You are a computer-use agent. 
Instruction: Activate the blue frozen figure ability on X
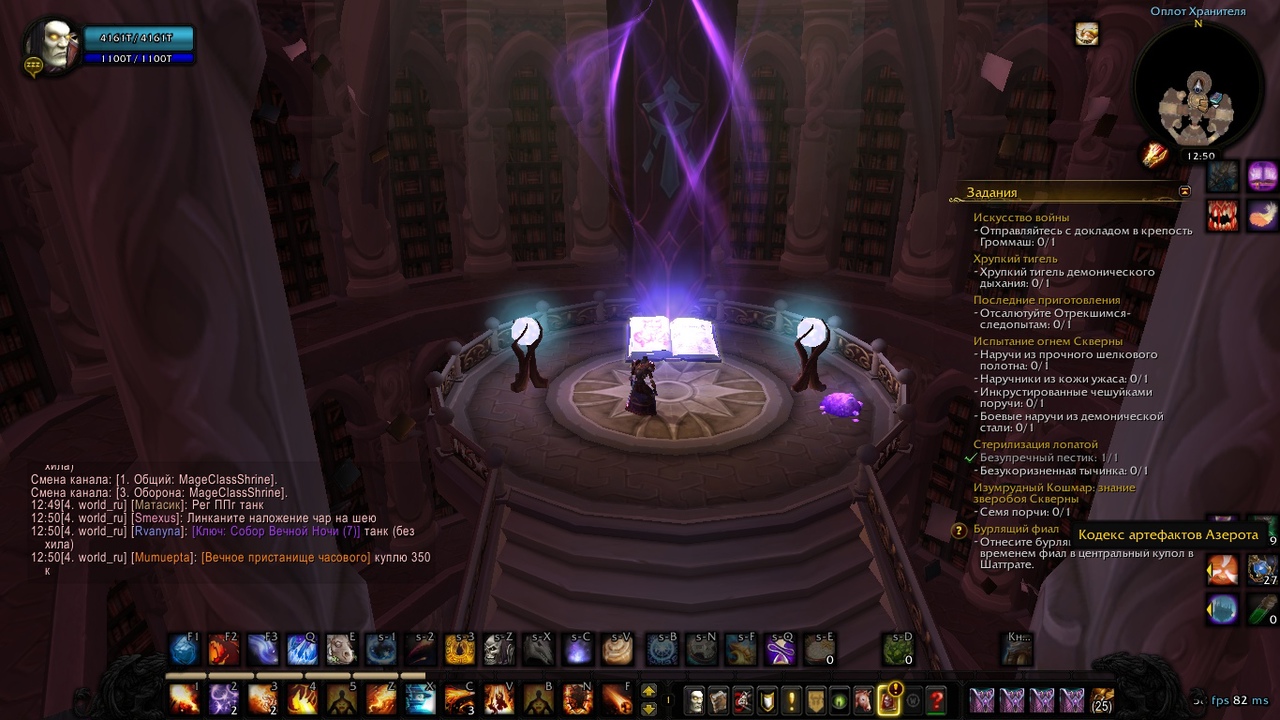420,698
